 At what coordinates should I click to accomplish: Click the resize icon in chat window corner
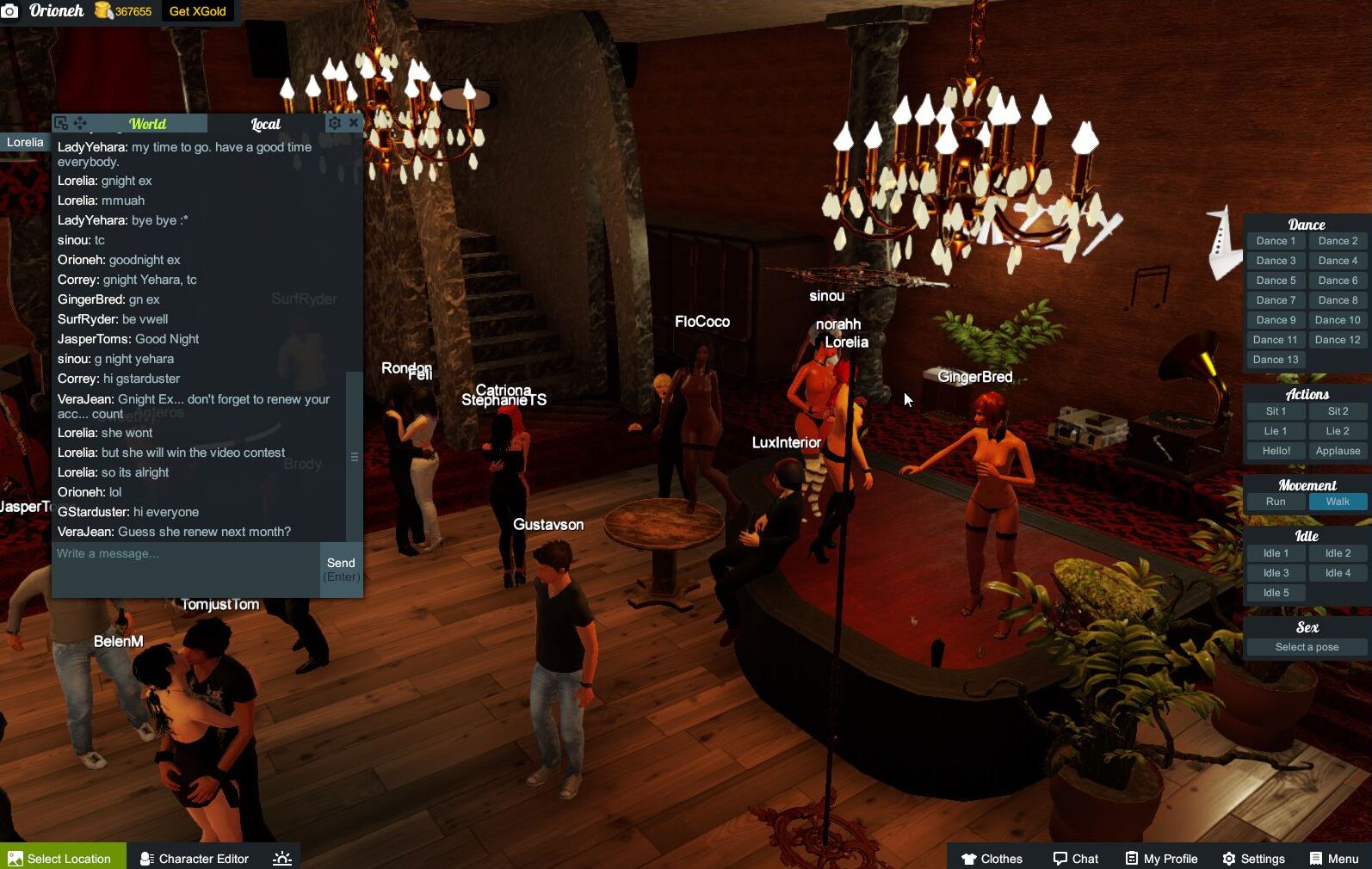point(59,123)
